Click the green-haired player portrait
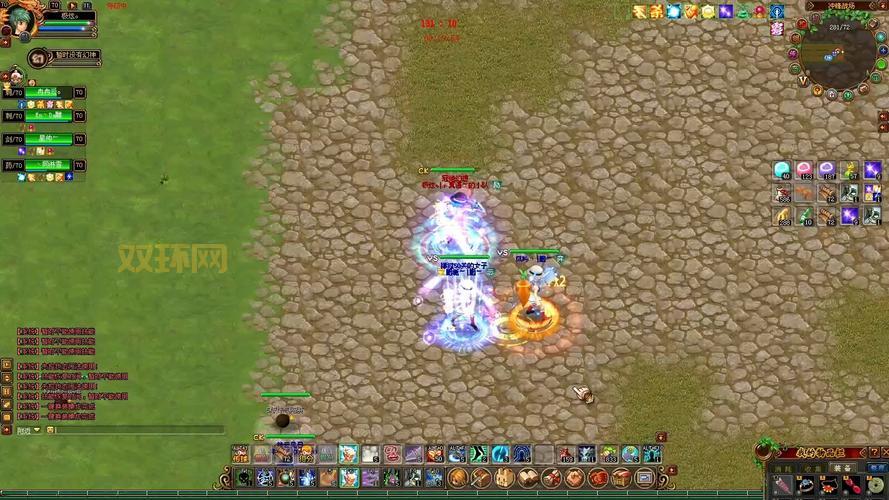The image size is (889, 500). point(20,17)
